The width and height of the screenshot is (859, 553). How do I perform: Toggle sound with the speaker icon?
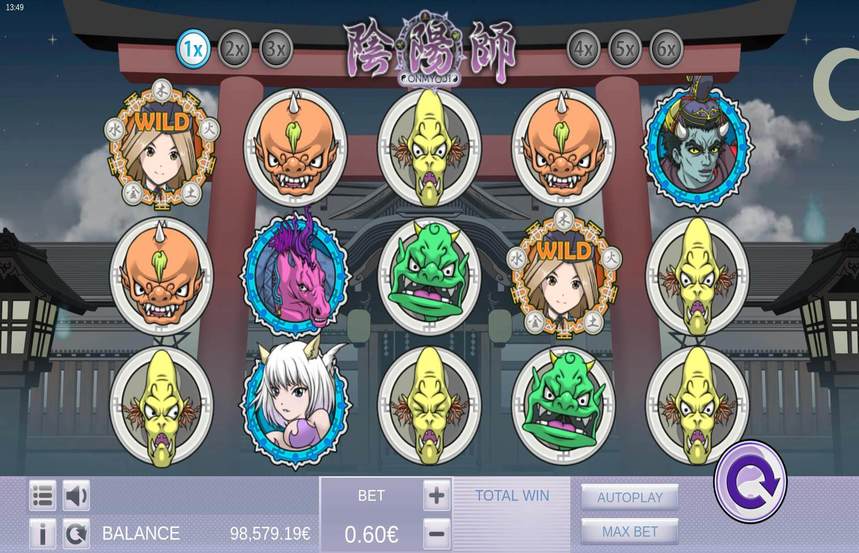pyautogui.click(x=76, y=495)
